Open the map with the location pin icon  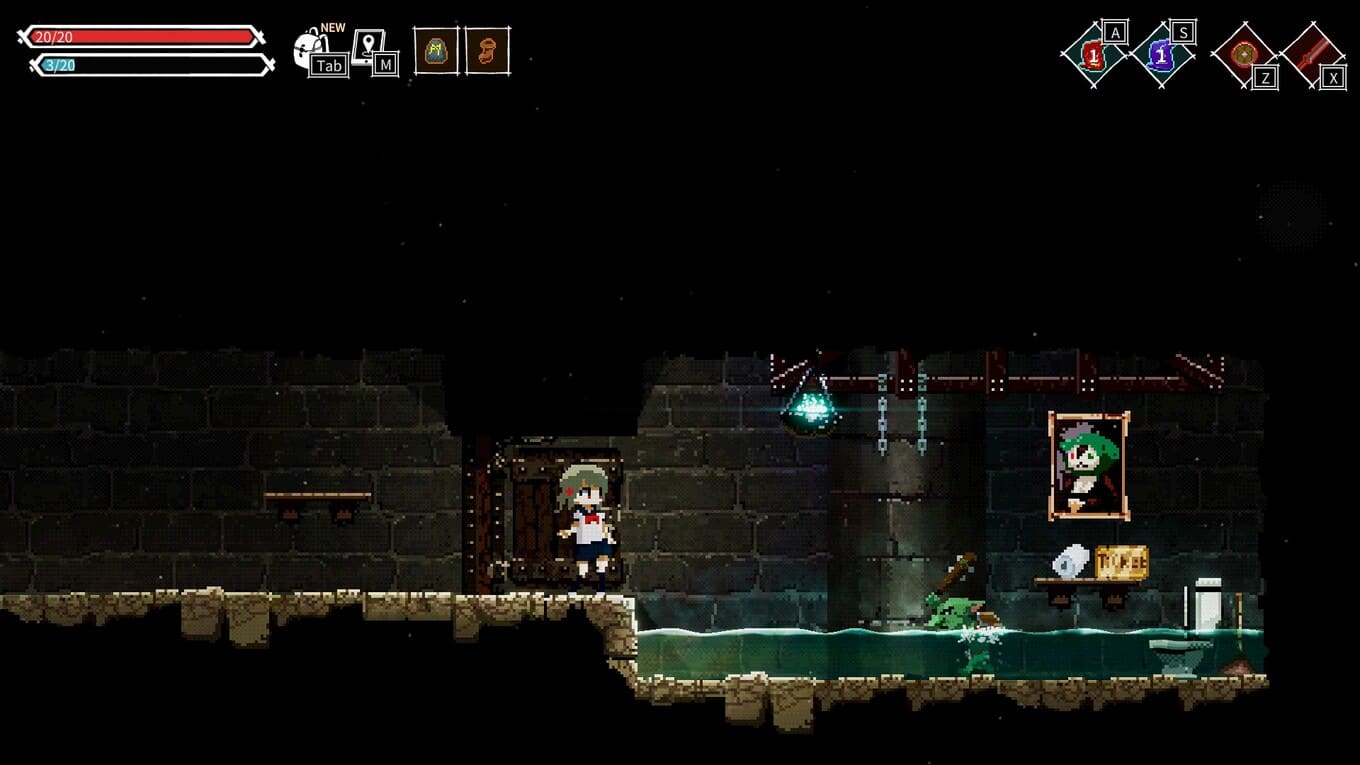pyautogui.click(x=369, y=48)
